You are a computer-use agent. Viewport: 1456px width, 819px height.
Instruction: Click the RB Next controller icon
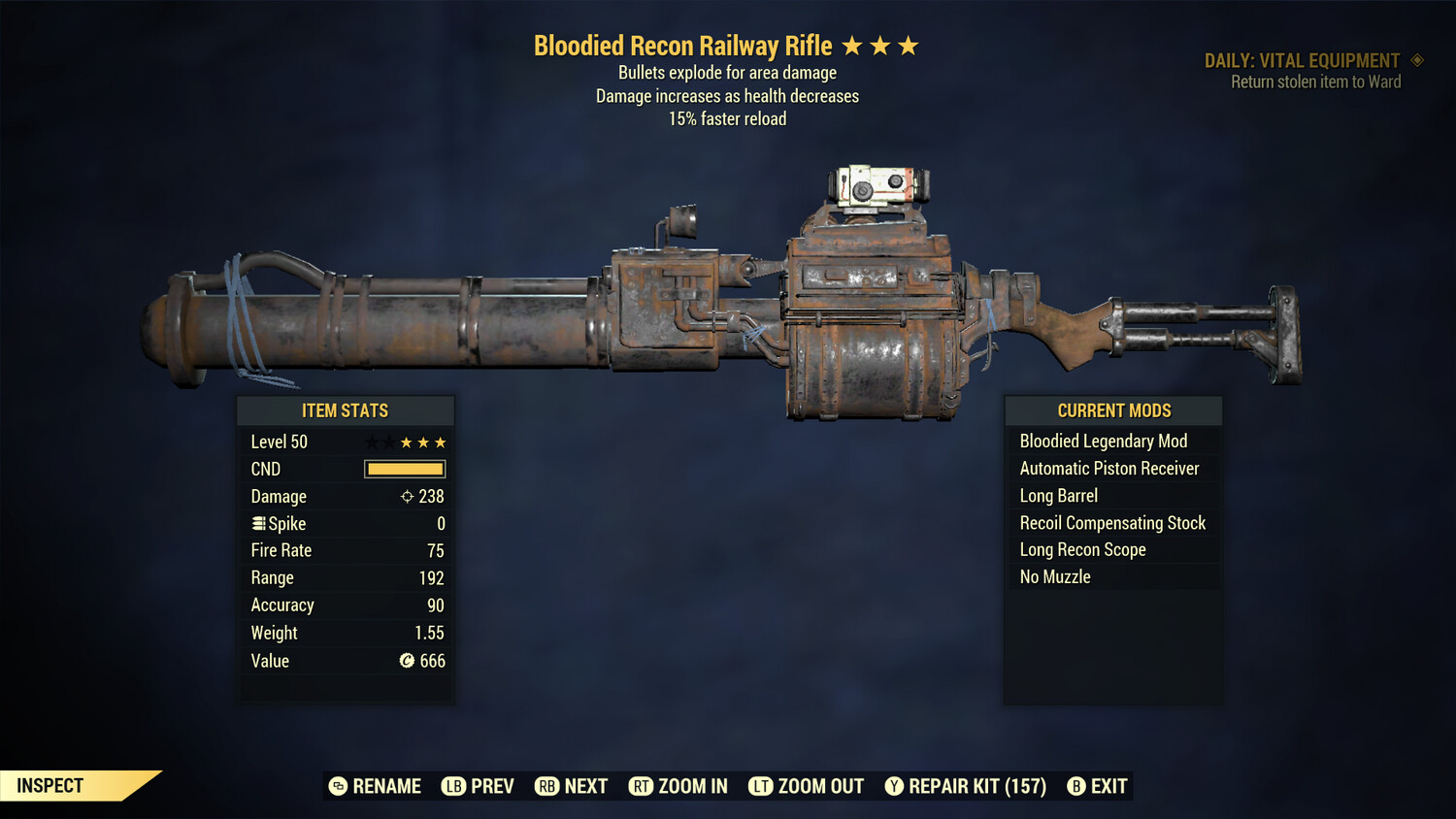tap(546, 786)
